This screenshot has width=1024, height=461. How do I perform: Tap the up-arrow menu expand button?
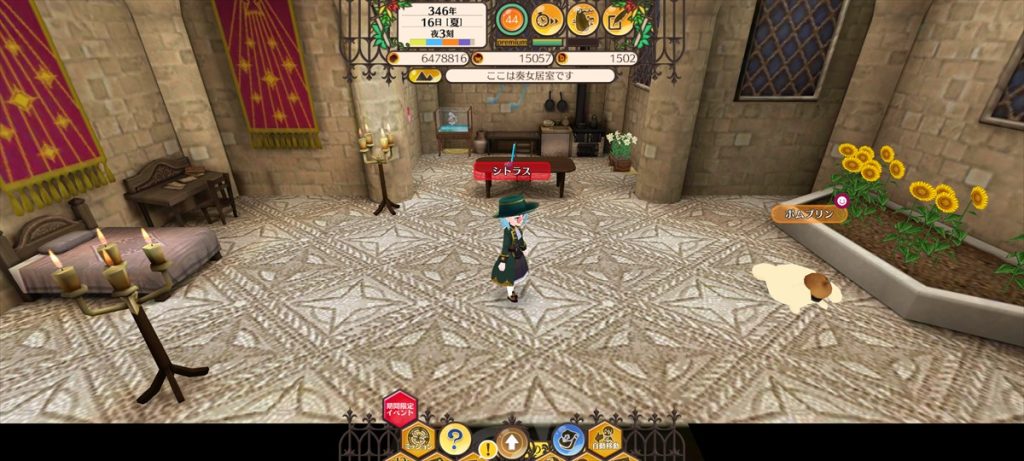pyautogui.click(x=511, y=441)
